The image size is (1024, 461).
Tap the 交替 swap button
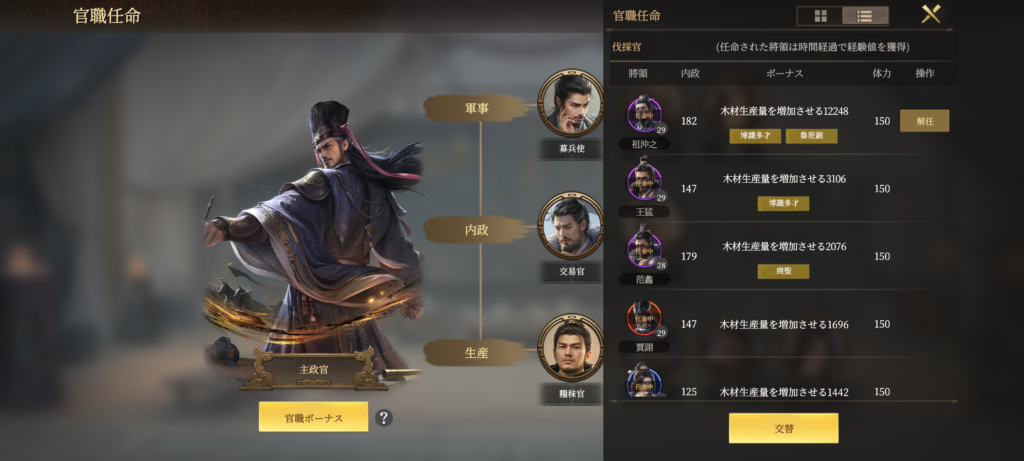tap(783, 427)
